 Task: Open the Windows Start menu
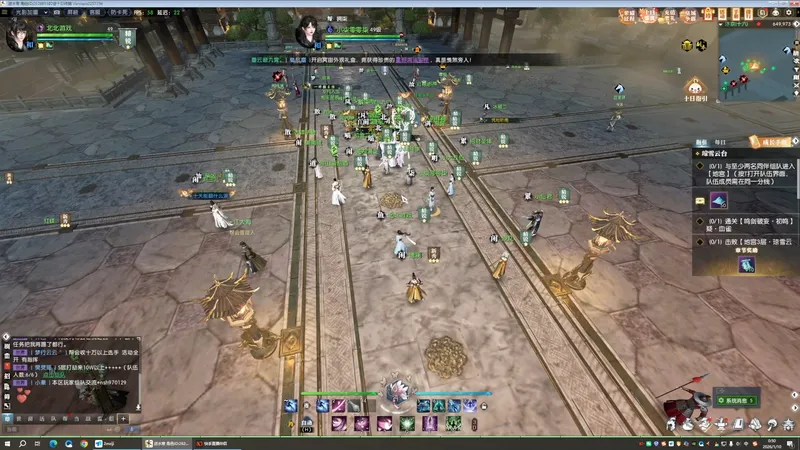pyautogui.click(x=8, y=442)
